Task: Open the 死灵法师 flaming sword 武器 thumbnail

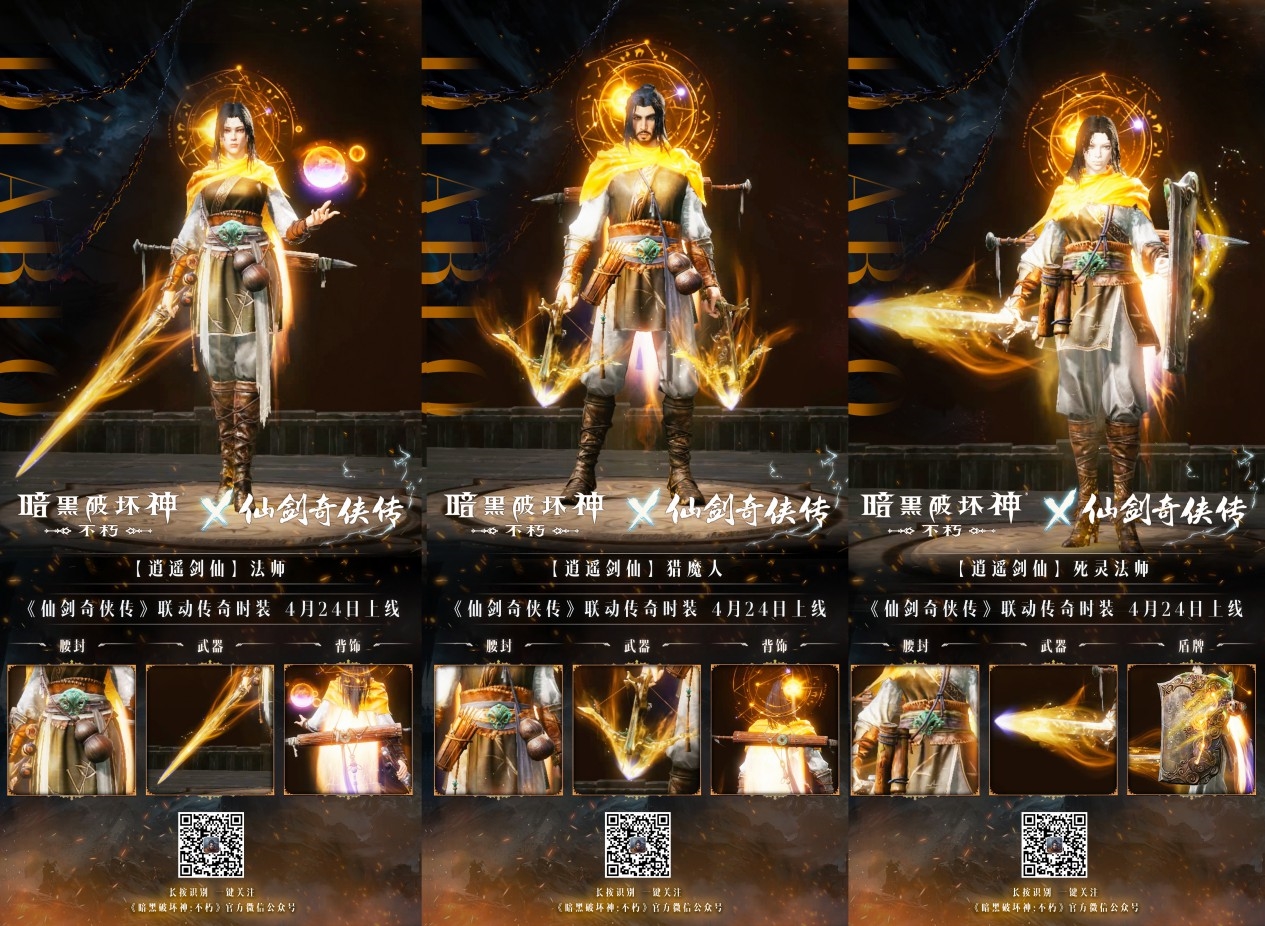Action: click(1052, 730)
